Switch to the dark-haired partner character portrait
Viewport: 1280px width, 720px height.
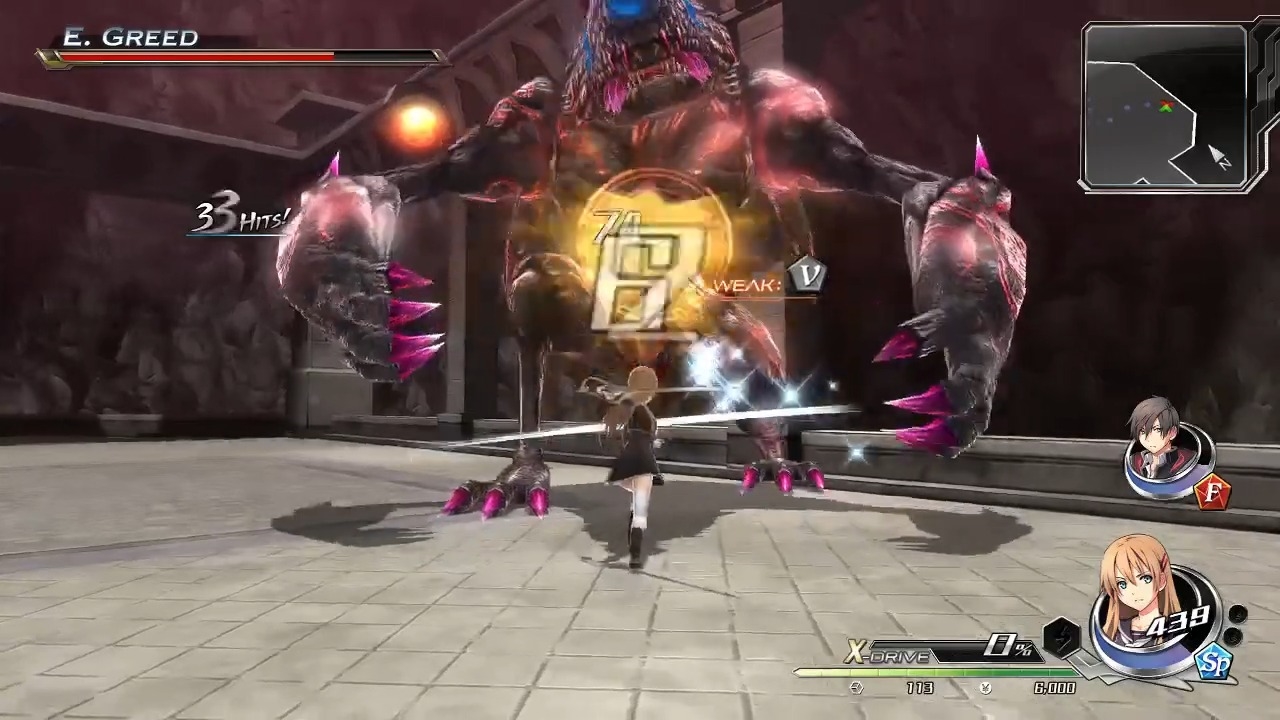pos(1164,445)
